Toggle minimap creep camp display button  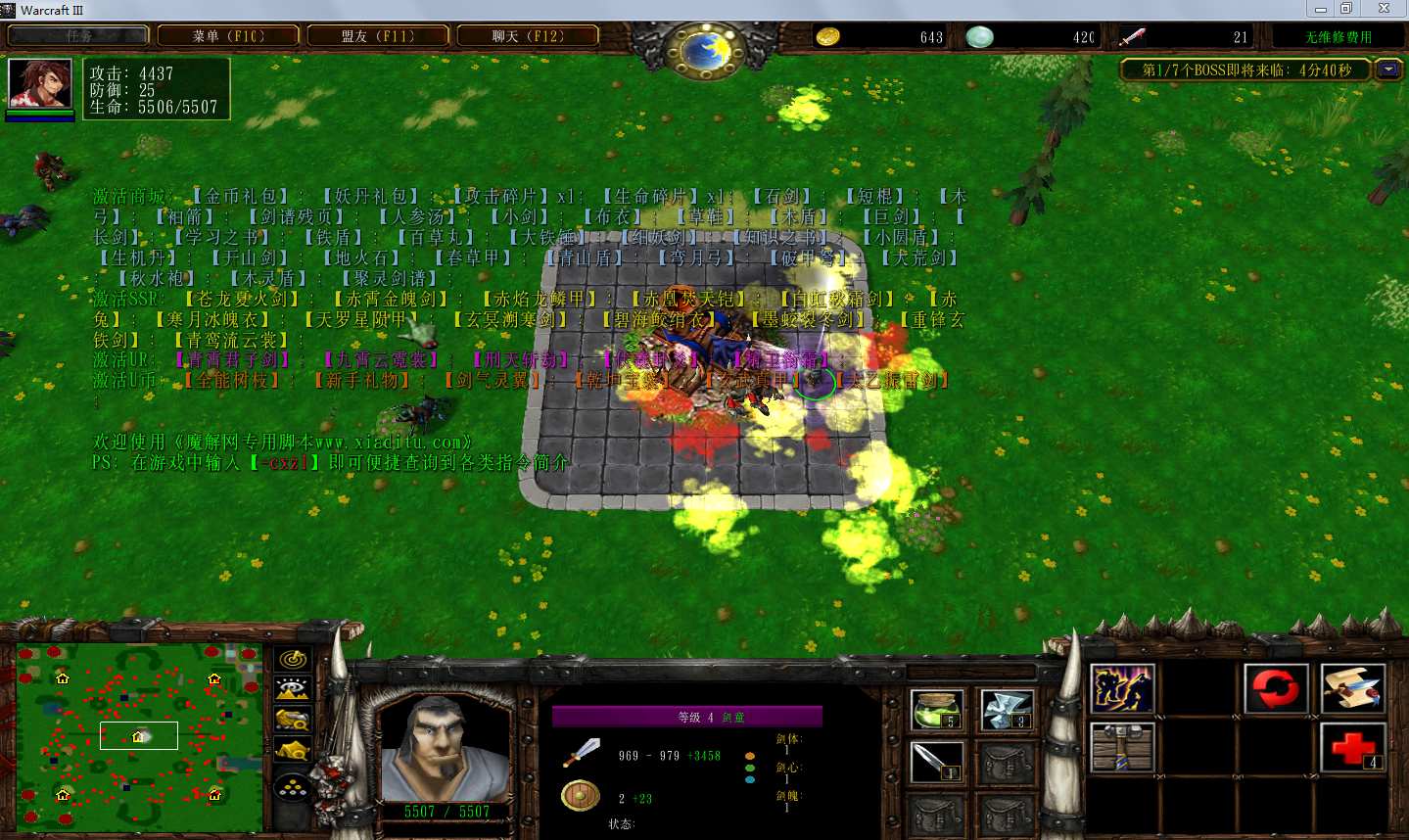tap(293, 751)
